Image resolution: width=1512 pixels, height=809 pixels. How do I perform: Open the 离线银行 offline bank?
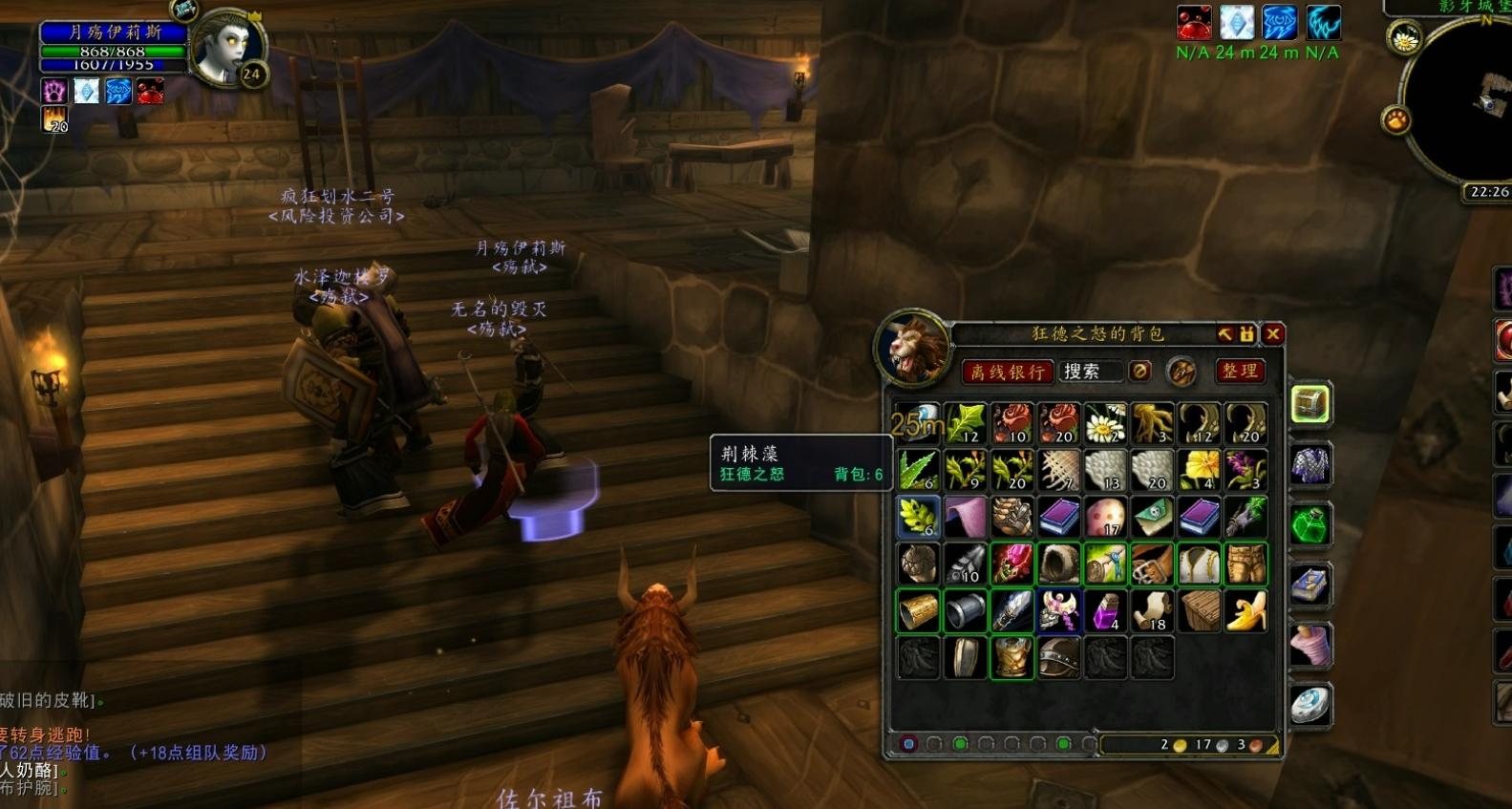click(1007, 372)
